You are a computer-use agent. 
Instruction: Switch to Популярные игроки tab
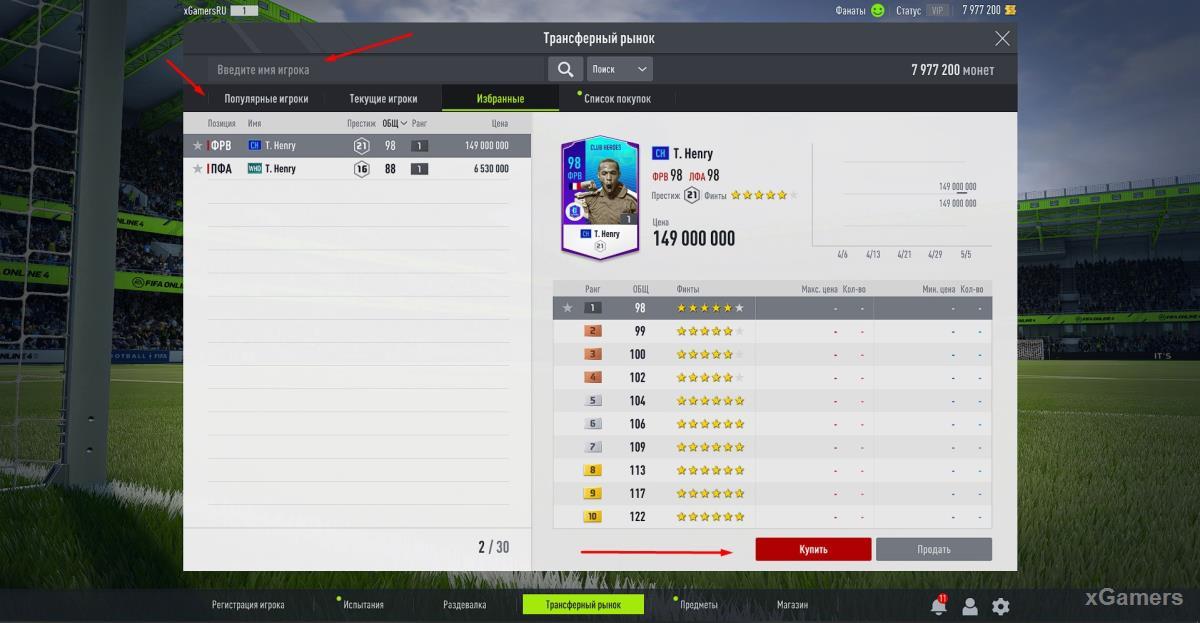(x=266, y=99)
